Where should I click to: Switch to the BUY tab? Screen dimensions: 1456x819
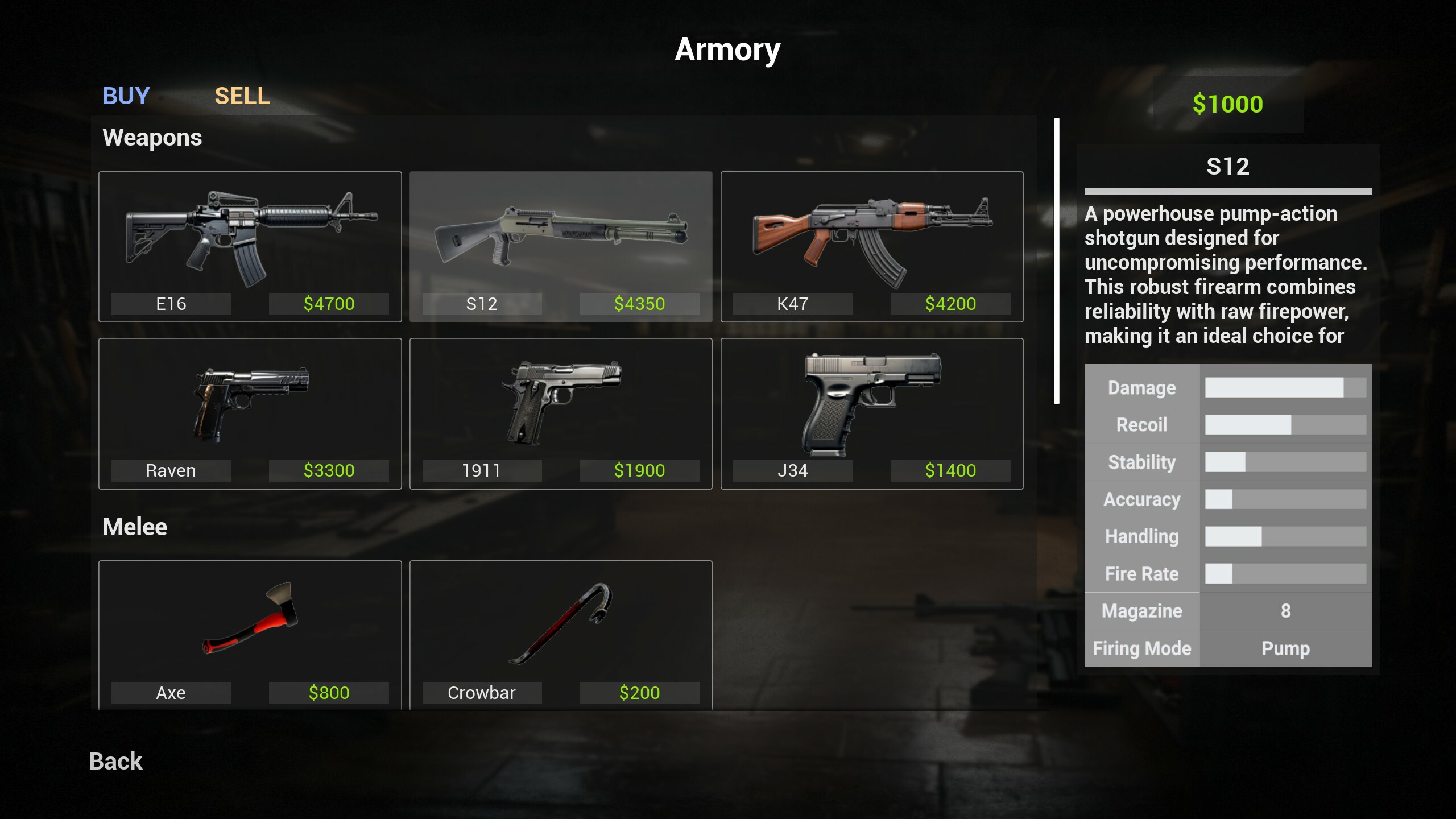(126, 96)
